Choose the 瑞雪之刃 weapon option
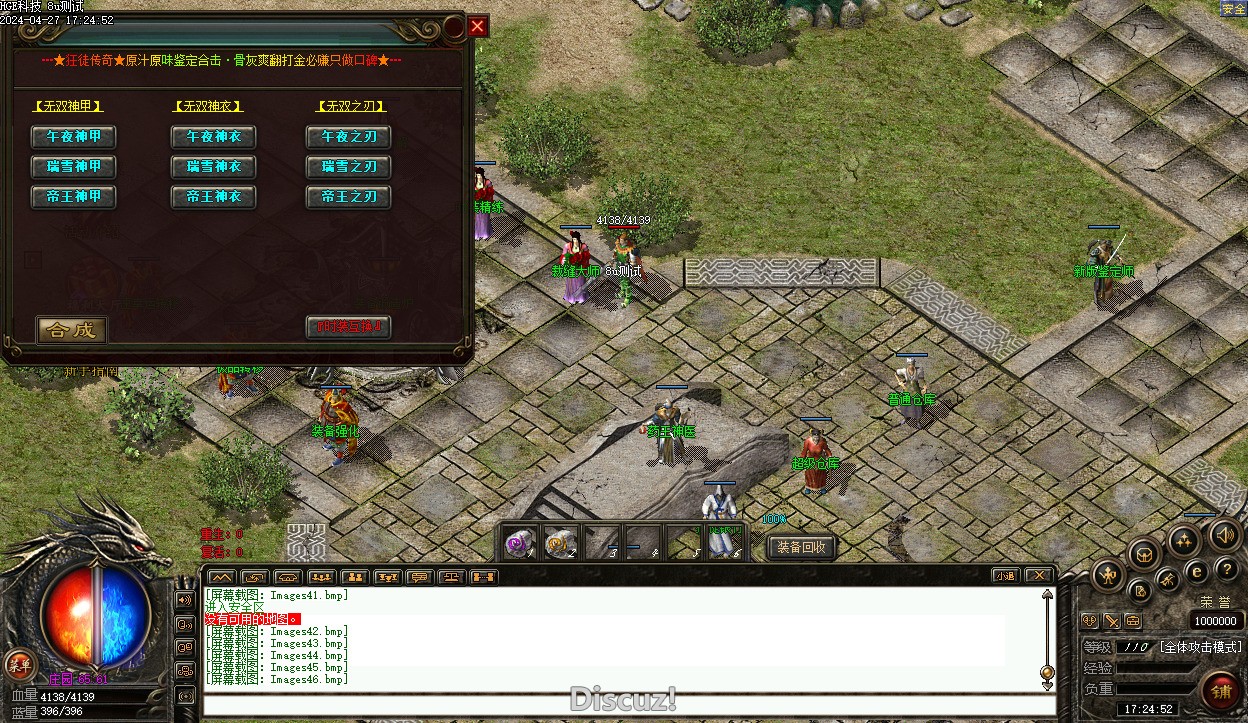Image resolution: width=1248 pixels, height=723 pixels. click(x=348, y=167)
